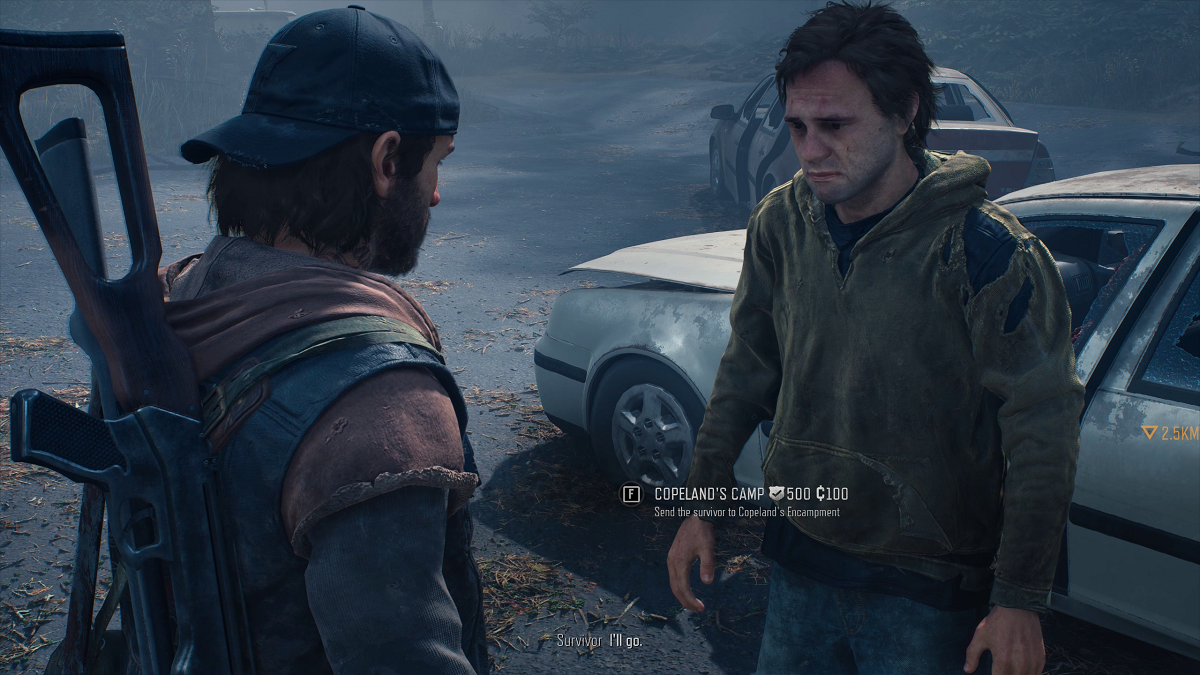Choose the Copeland's Camp dialogue option
This screenshot has width=1200, height=675.
point(710,494)
